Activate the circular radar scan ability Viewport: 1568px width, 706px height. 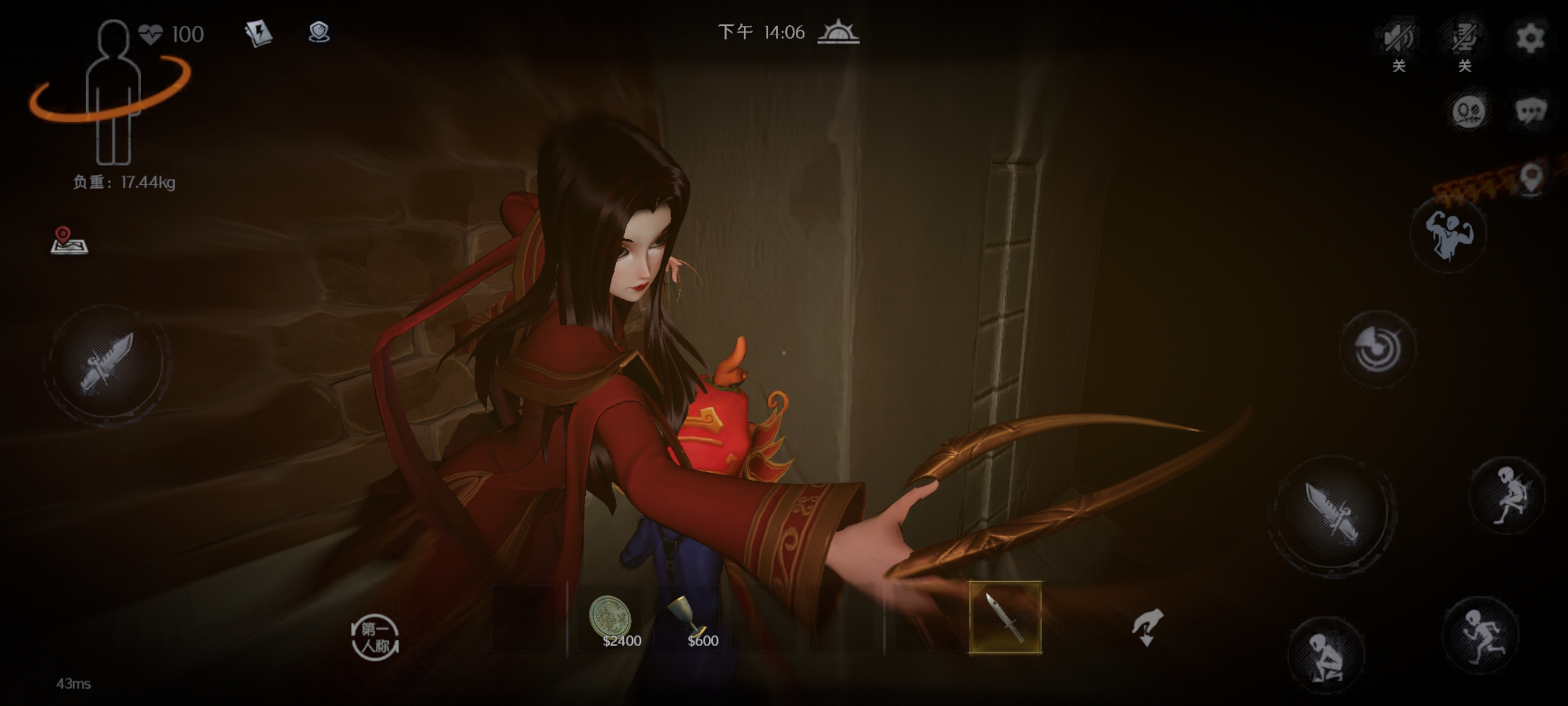1378,349
